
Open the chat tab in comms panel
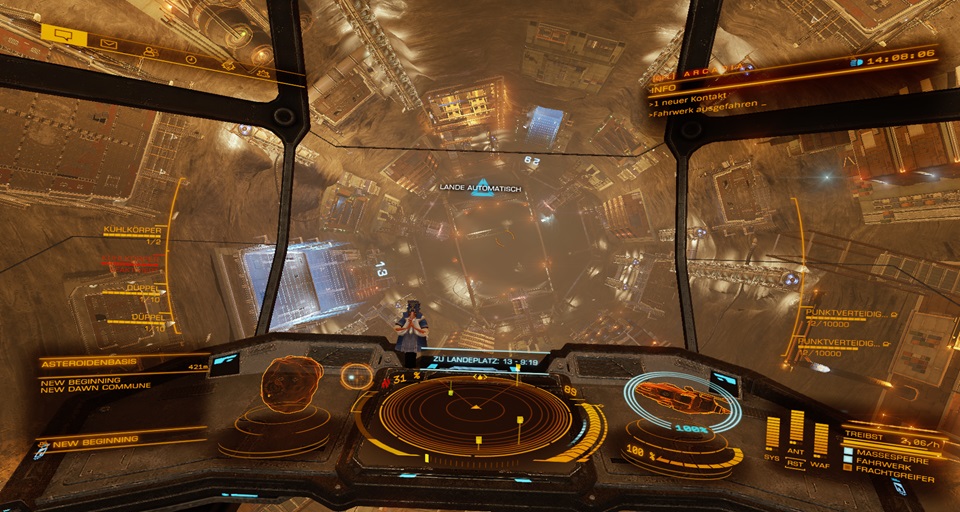point(62,33)
